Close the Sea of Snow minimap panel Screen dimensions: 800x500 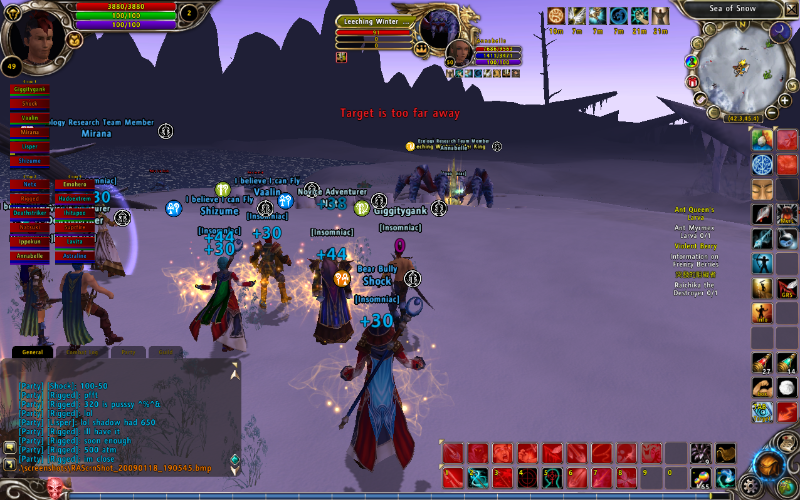(x=789, y=8)
